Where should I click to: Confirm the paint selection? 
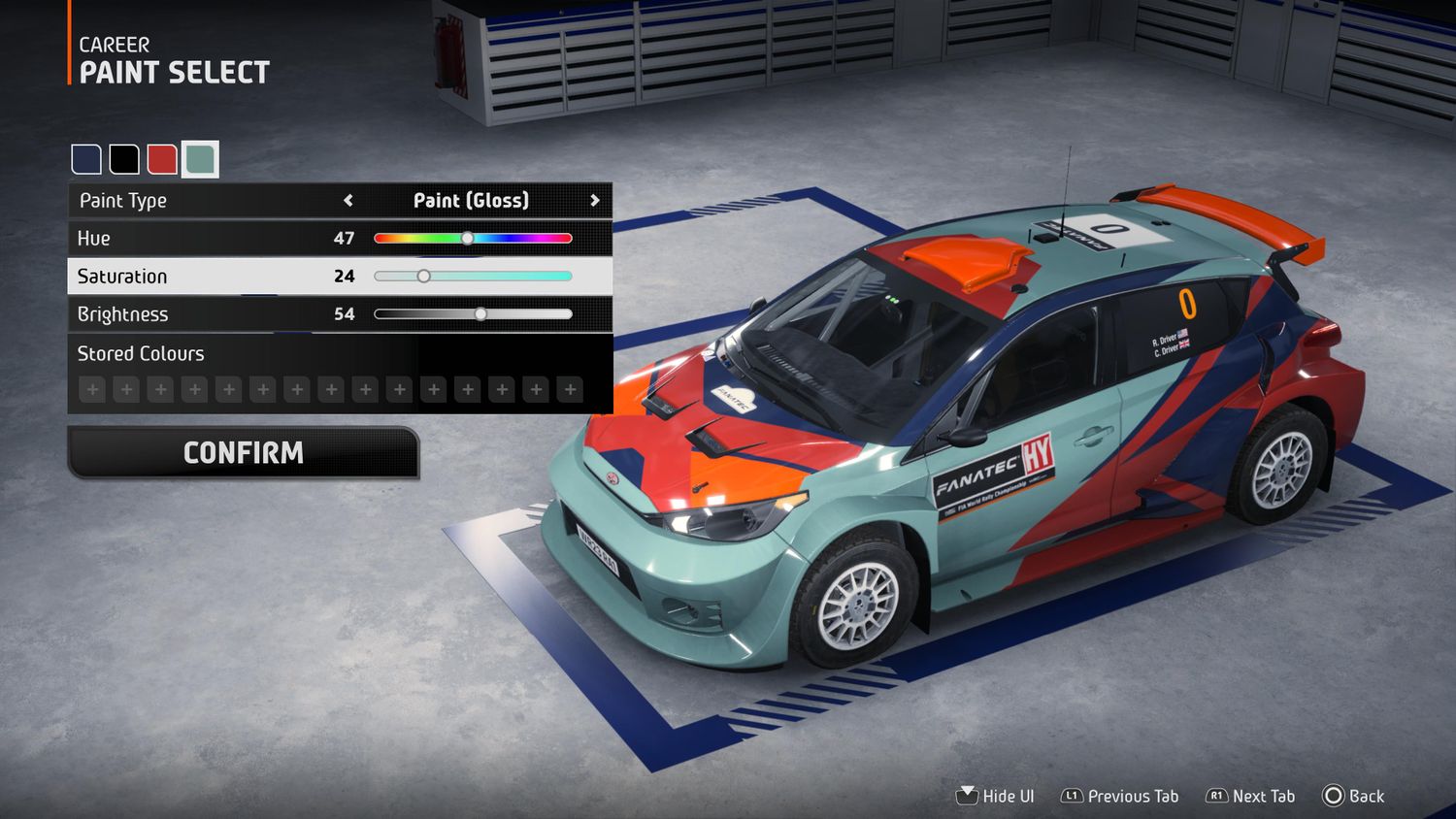tap(244, 453)
